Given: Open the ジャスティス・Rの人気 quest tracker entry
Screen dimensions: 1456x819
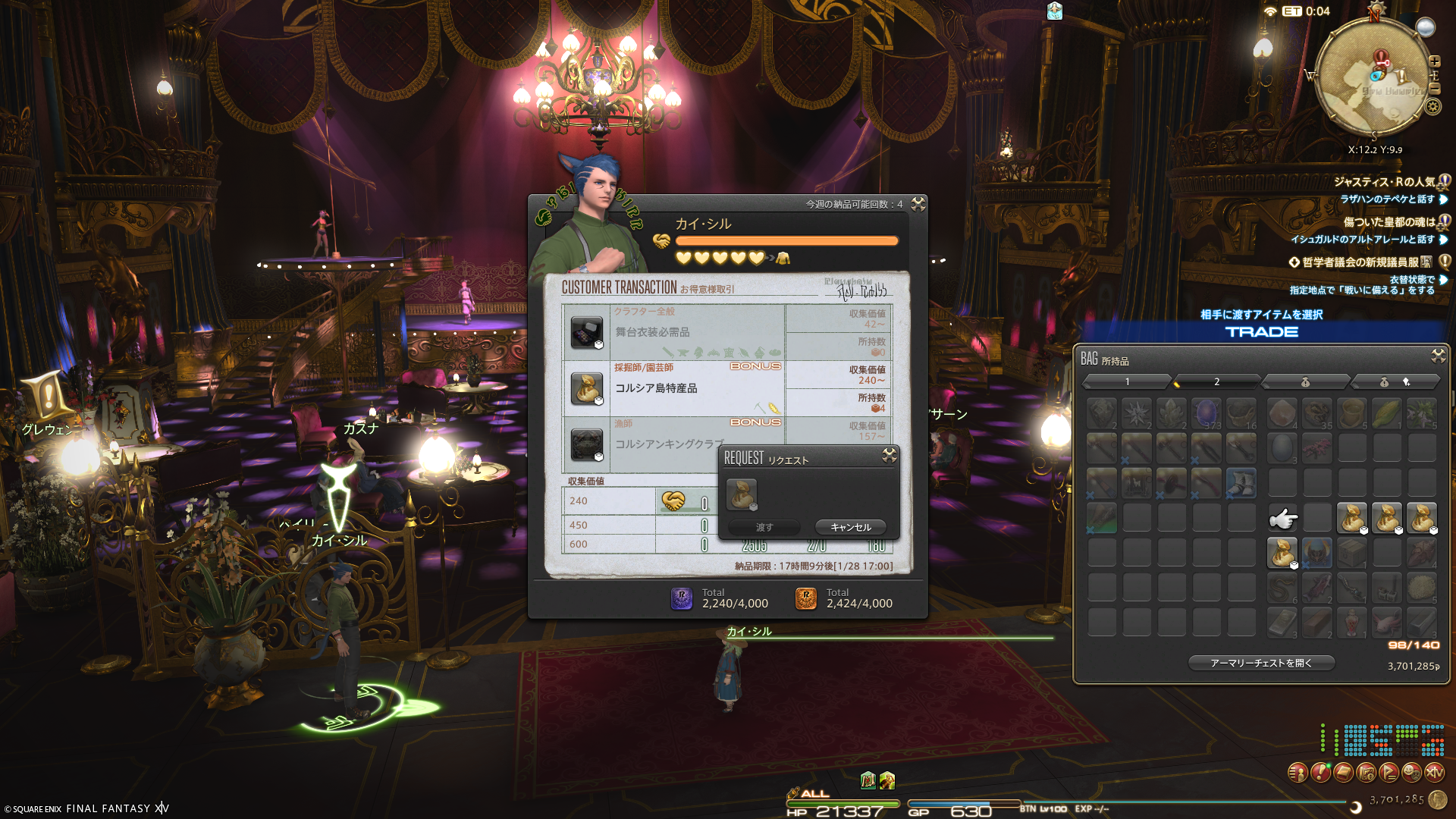Looking at the screenshot, I should (1384, 182).
